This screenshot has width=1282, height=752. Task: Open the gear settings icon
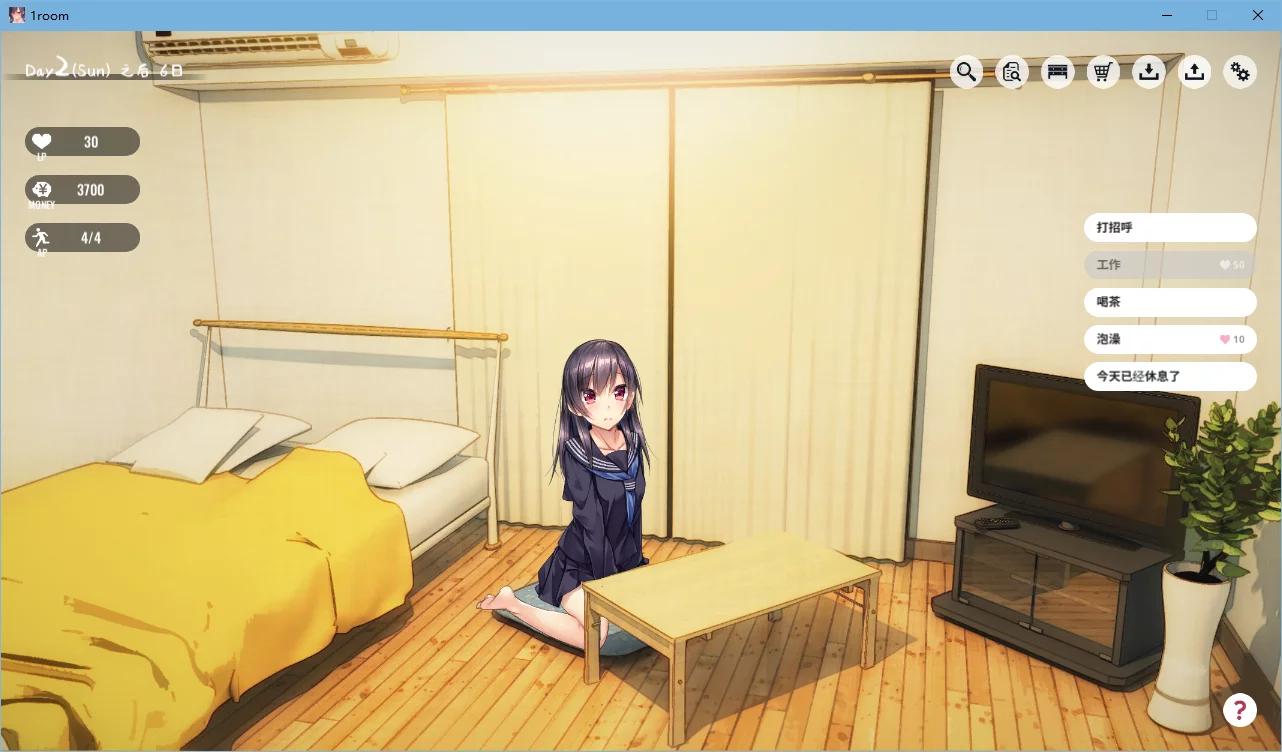coord(1240,71)
